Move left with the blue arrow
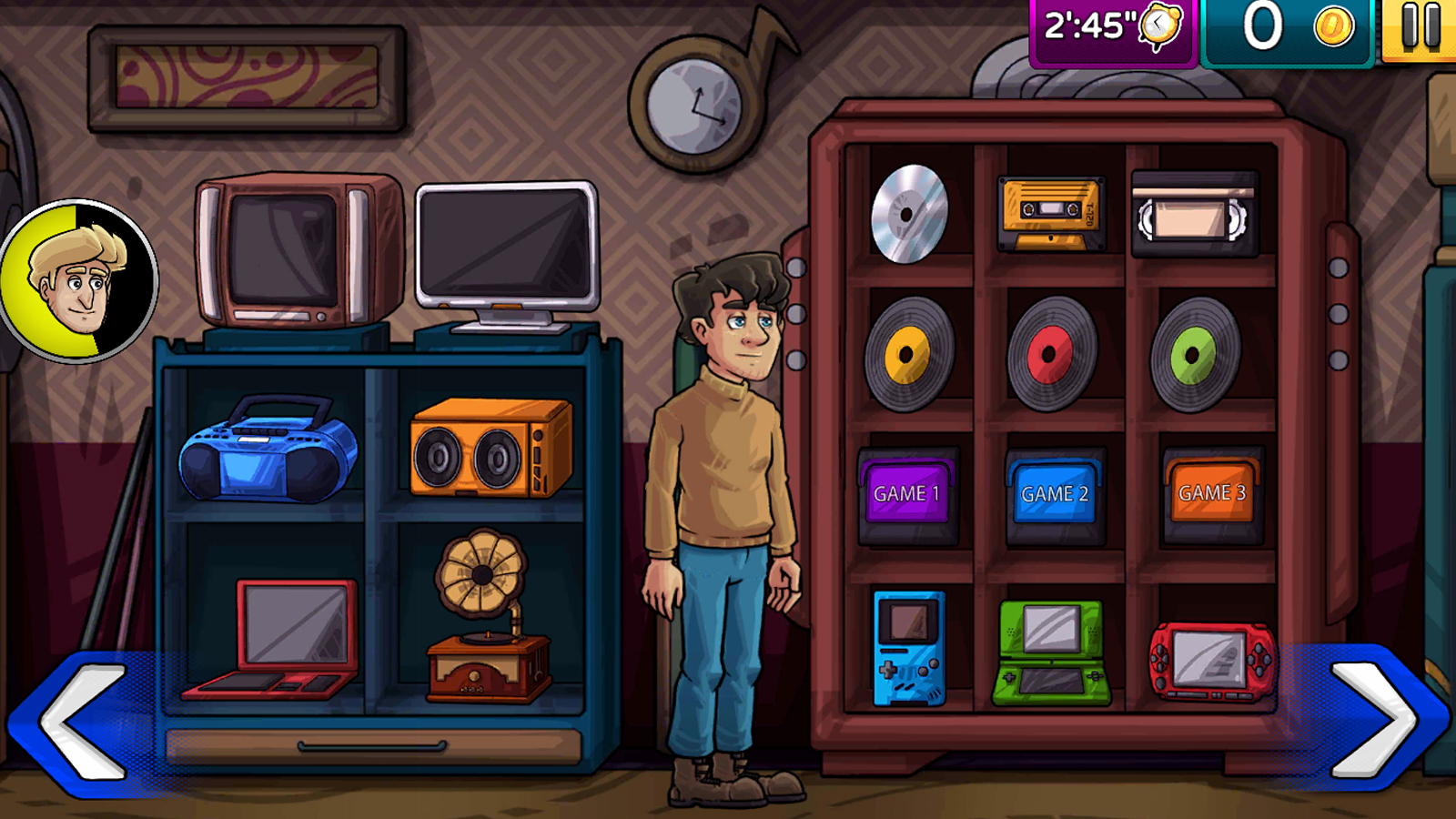The image size is (1456, 819). pos(82,721)
